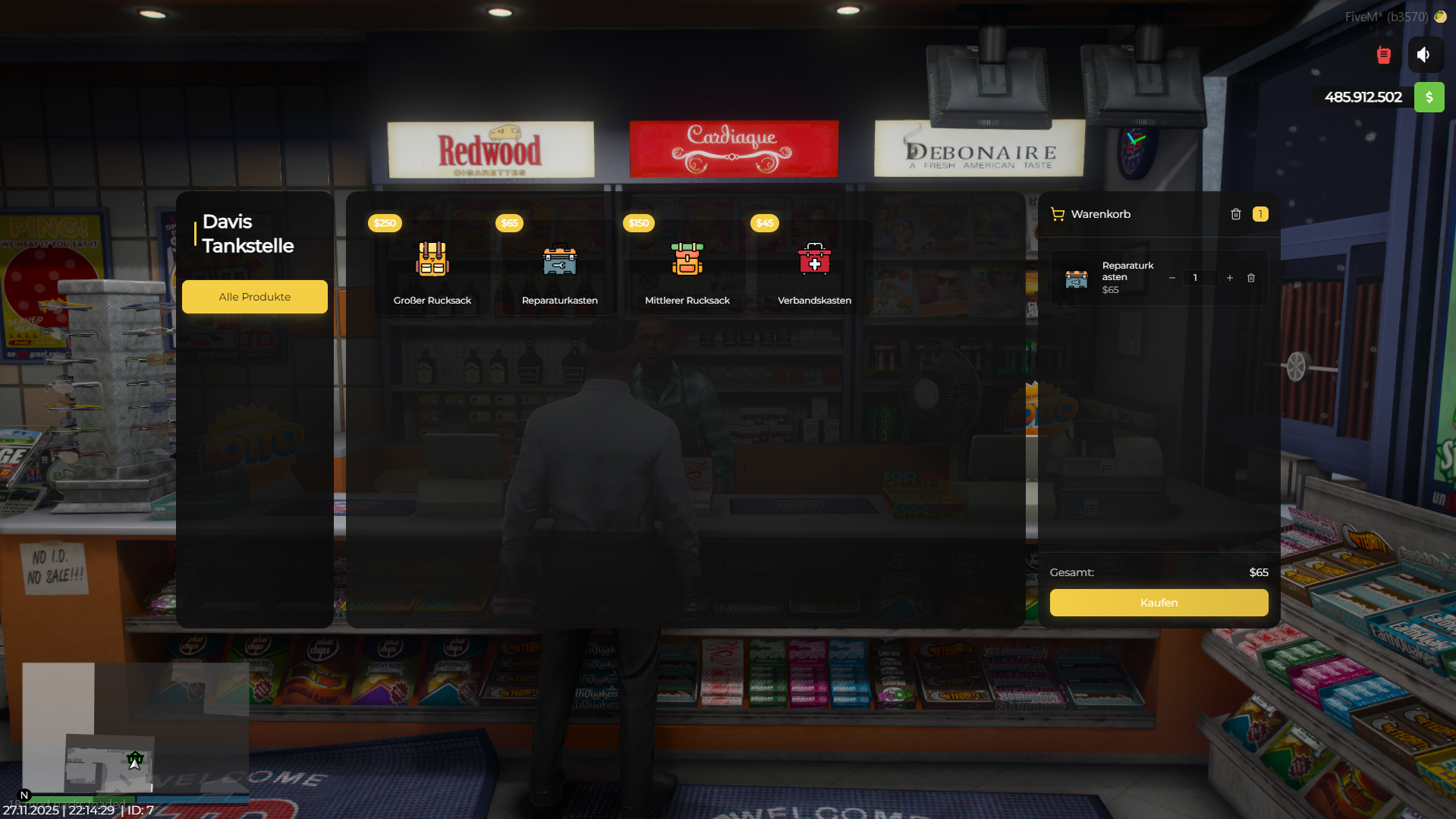The image size is (1456, 819).
Task: Select the Davis Tankstelle shop header
Action: pos(247,233)
